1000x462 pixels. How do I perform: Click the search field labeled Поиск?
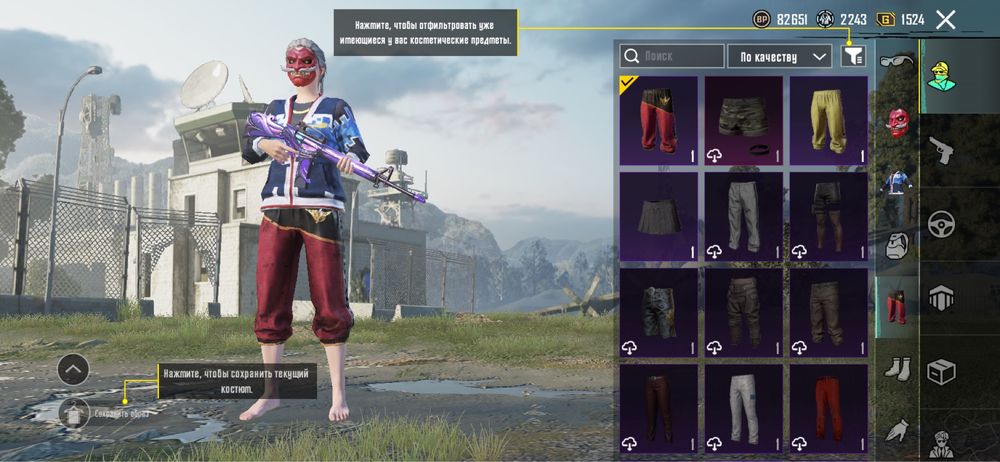pos(672,56)
